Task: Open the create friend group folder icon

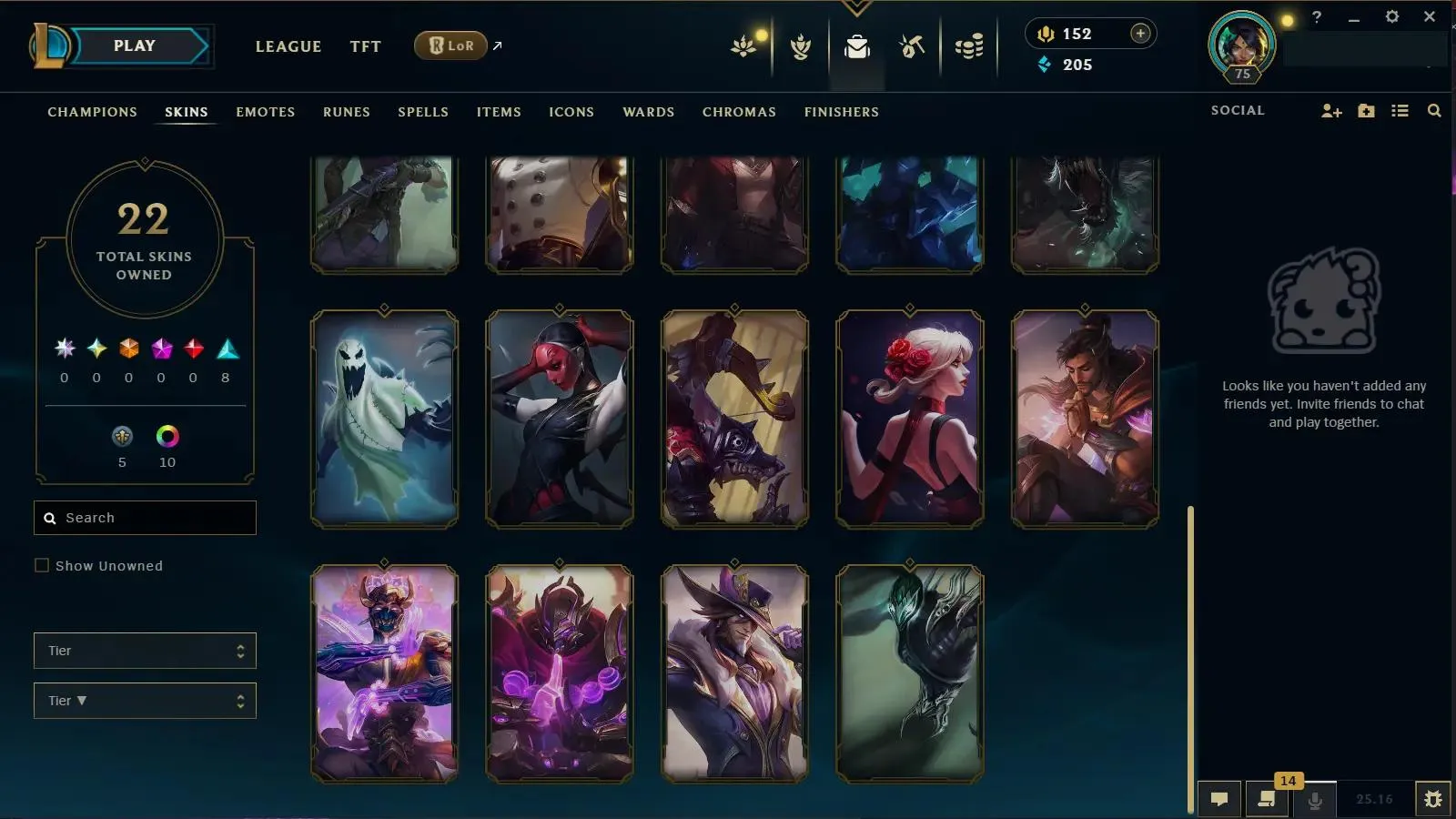Action: (1366, 110)
